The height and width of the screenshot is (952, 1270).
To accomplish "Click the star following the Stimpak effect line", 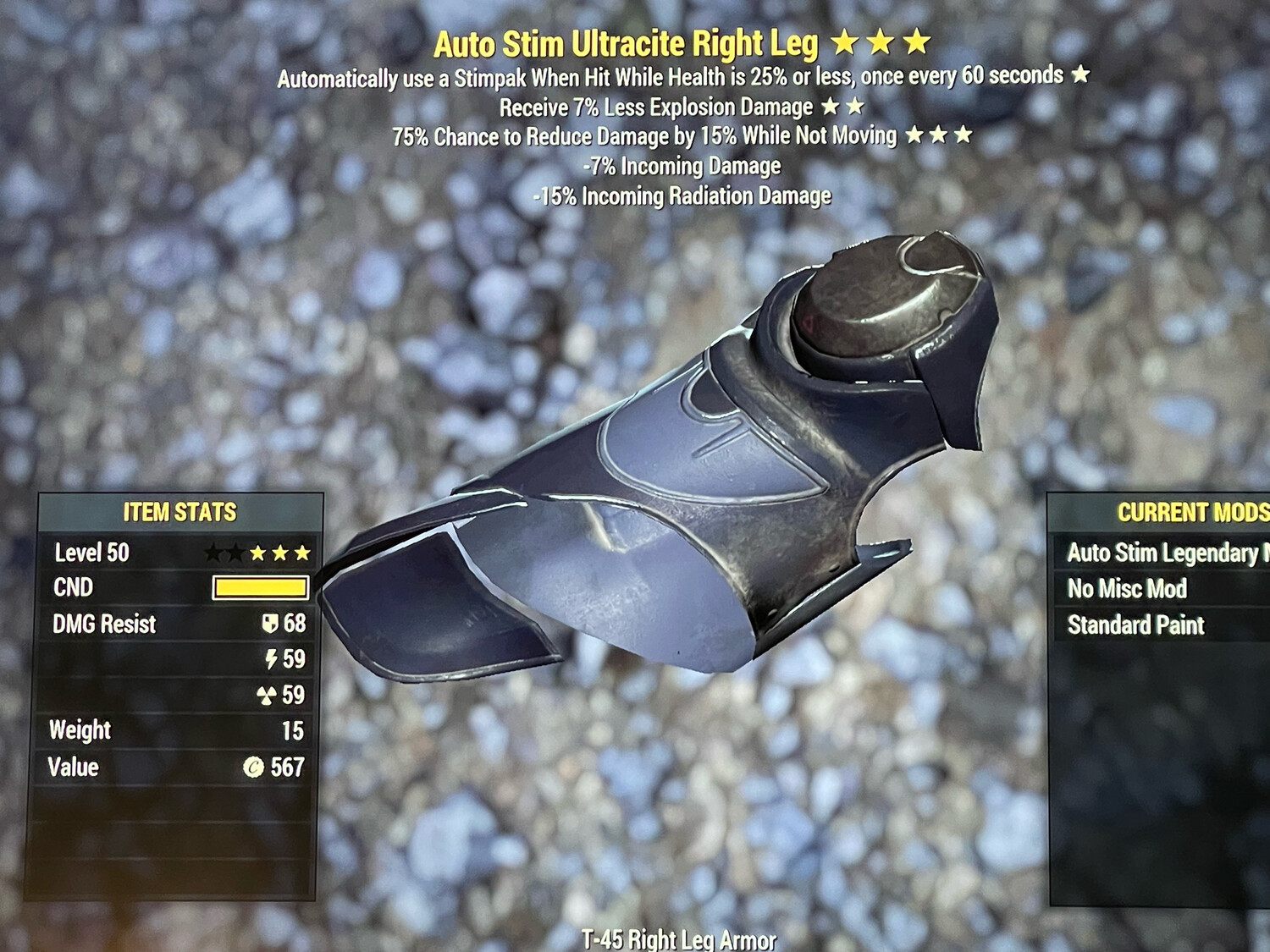I will (x=1082, y=75).
